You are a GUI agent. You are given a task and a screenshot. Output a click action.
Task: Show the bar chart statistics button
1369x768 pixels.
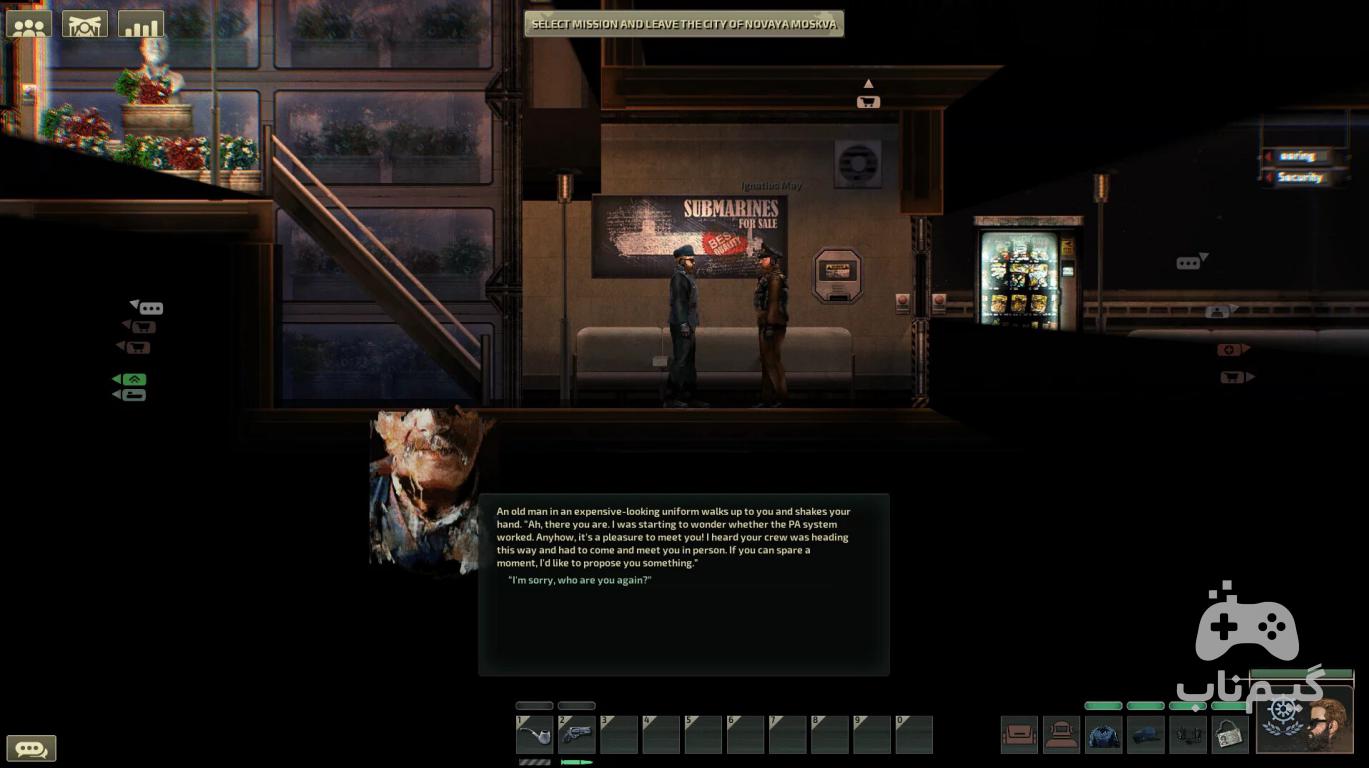(141, 24)
